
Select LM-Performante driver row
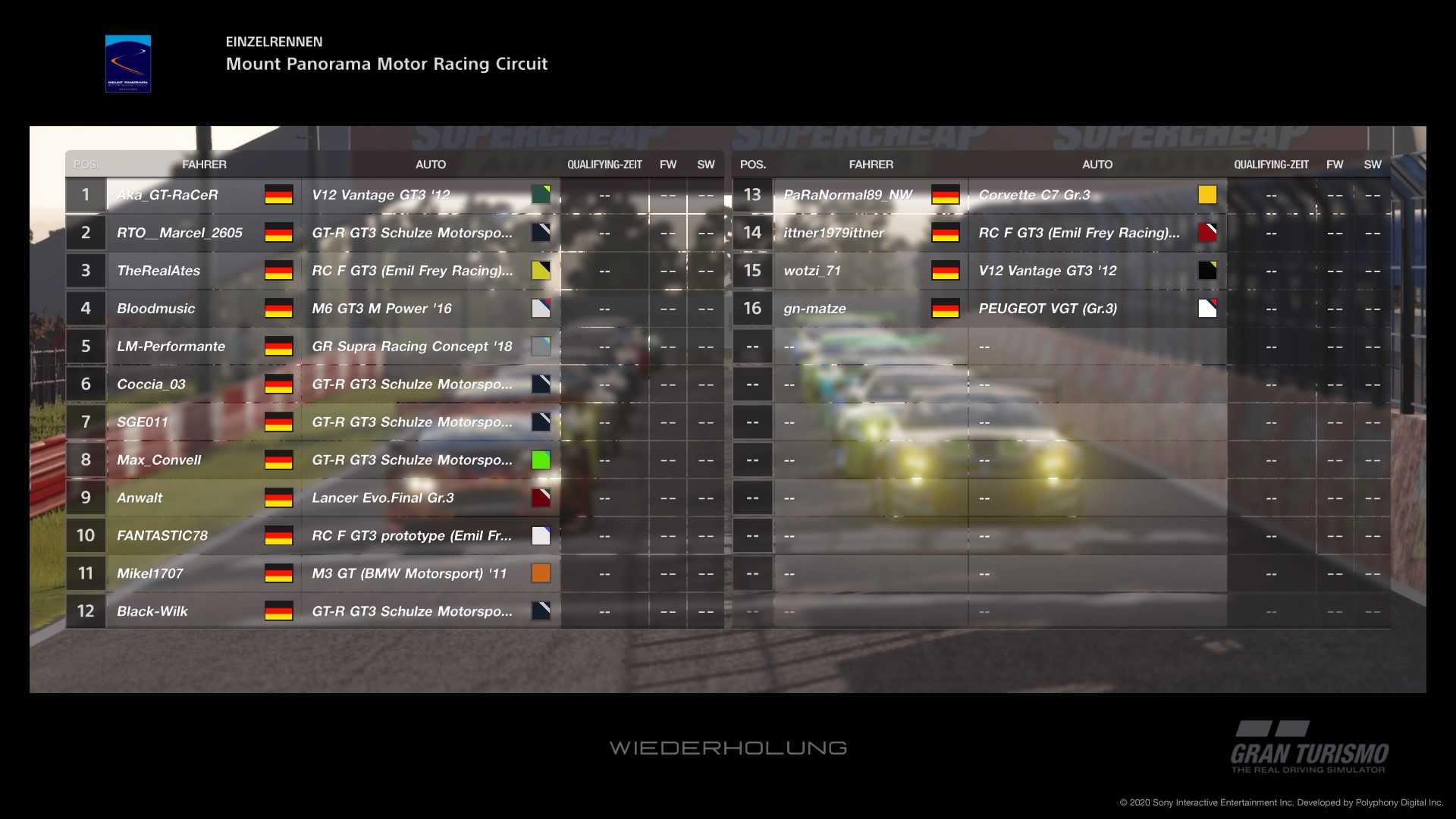[x=171, y=347]
